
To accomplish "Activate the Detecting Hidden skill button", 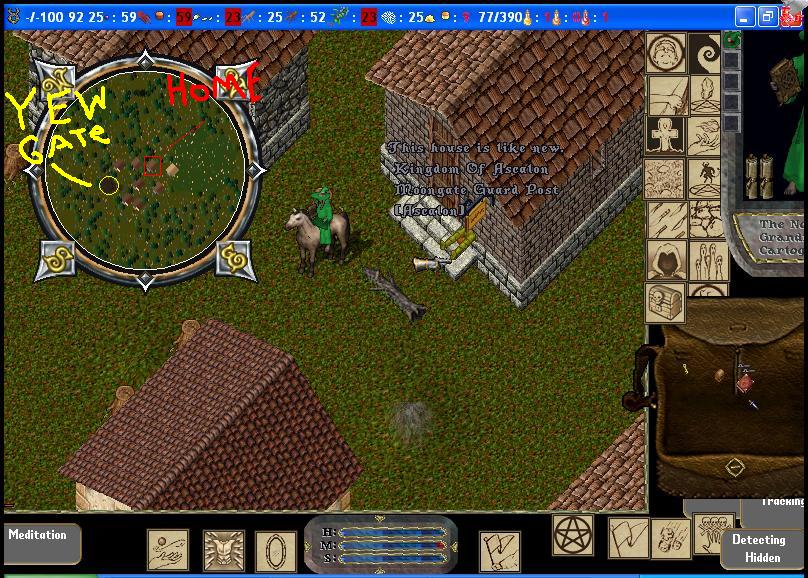I will point(758,548).
